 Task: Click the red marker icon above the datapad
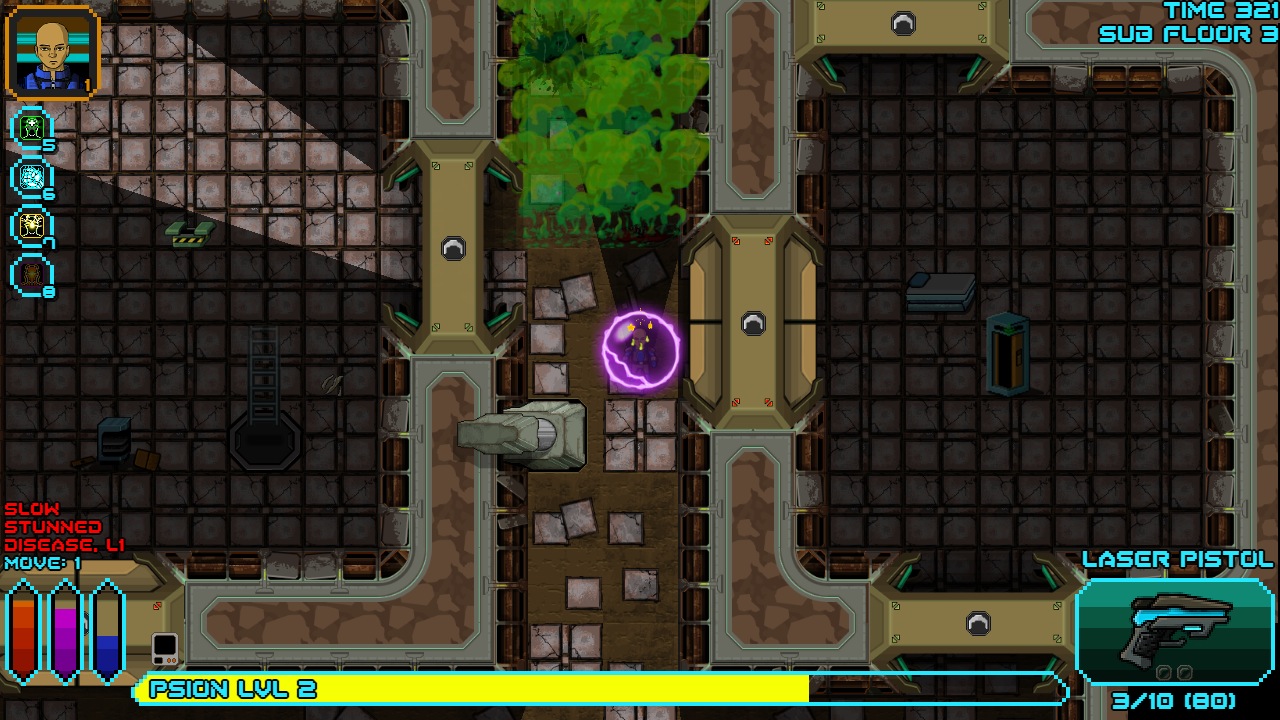click(160, 604)
